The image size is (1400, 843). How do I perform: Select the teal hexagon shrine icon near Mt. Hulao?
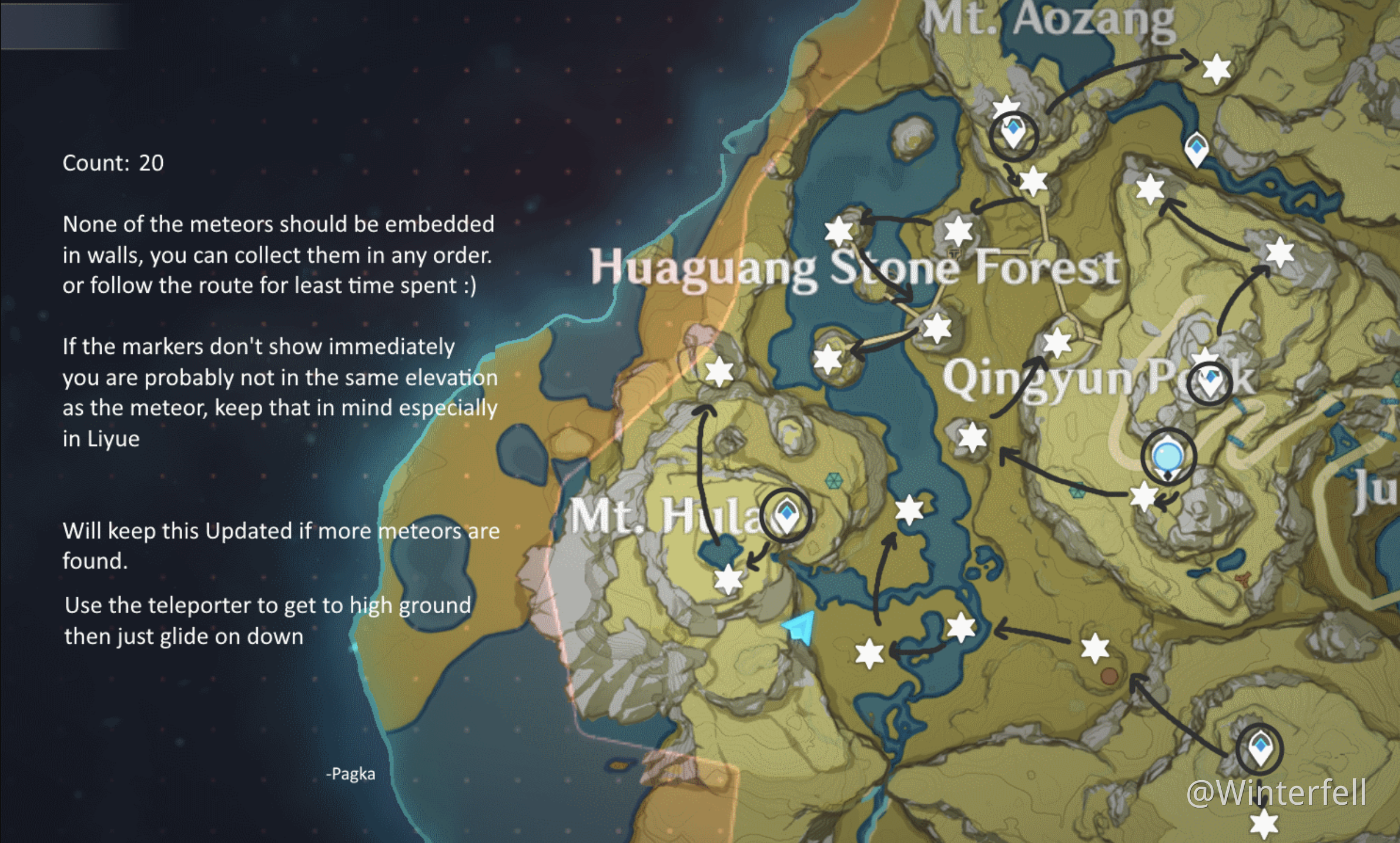pos(833,481)
